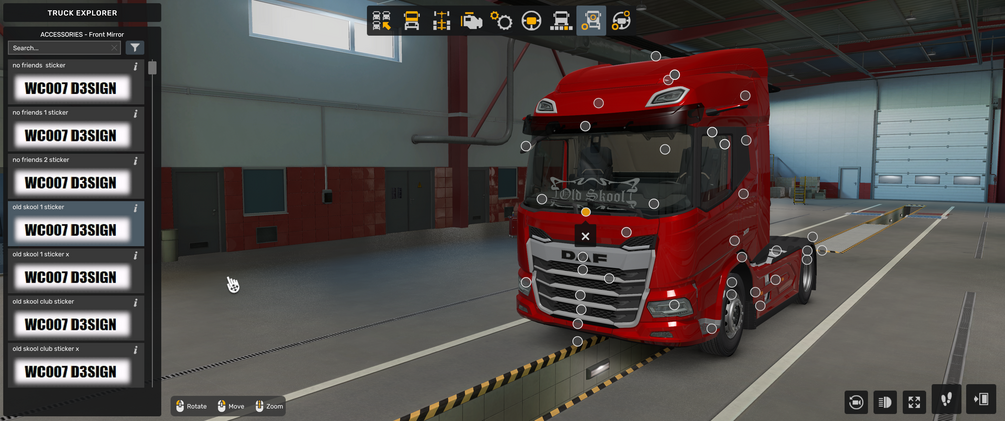Reset the camera view button
This screenshot has height=421, width=1005.
click(856, 401)
